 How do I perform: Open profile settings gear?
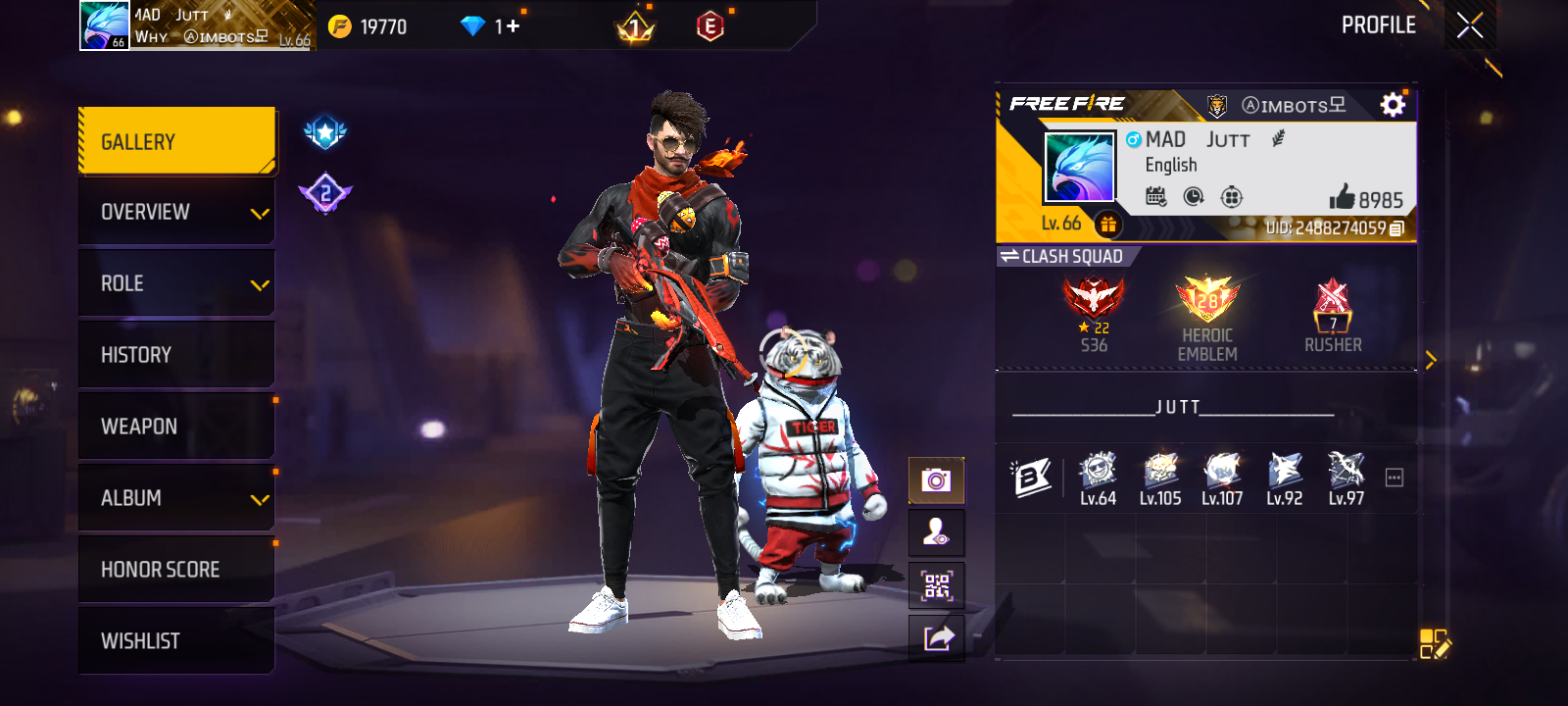coord(1393,105)
